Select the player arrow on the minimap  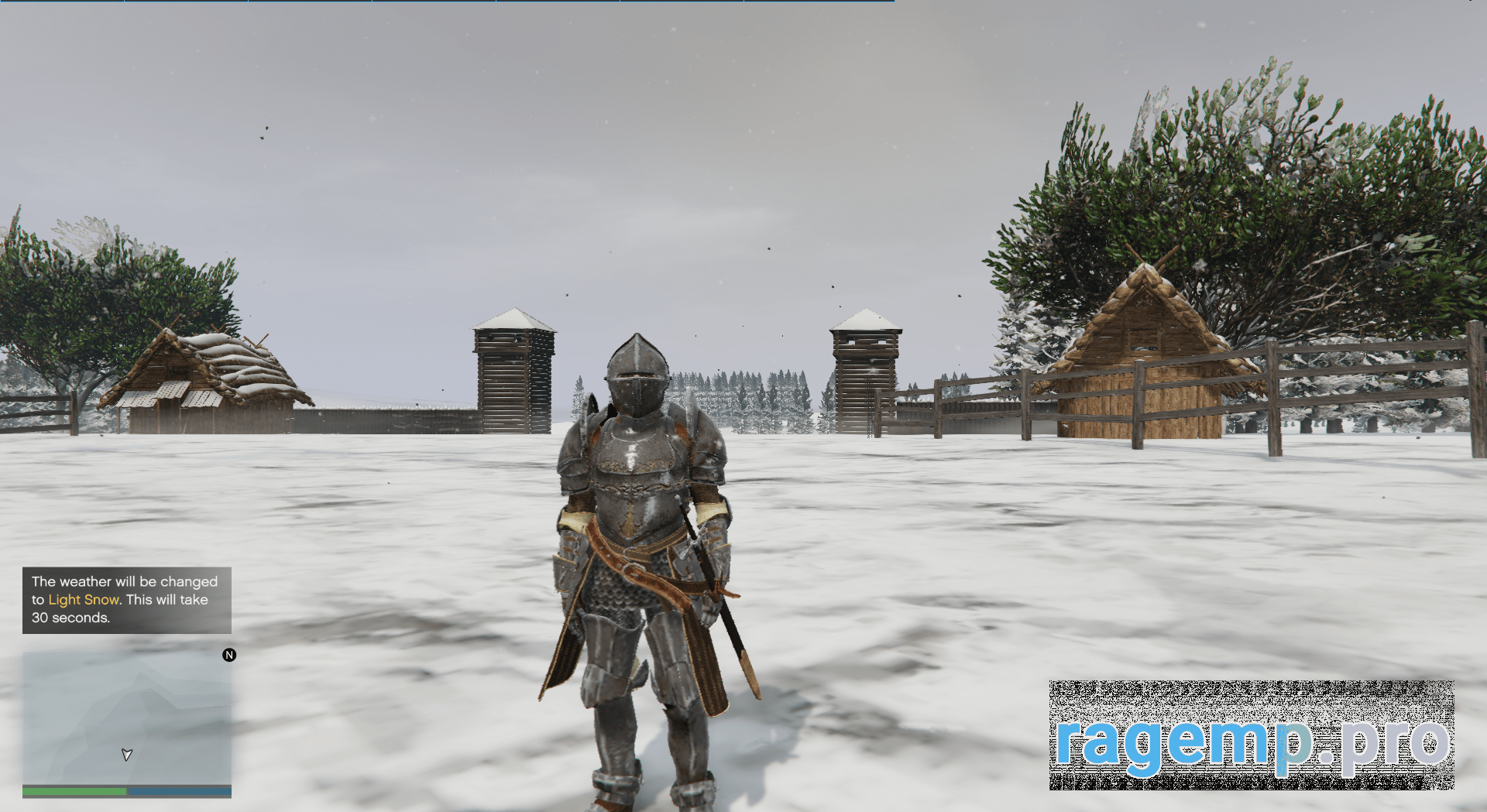(127, 754)
